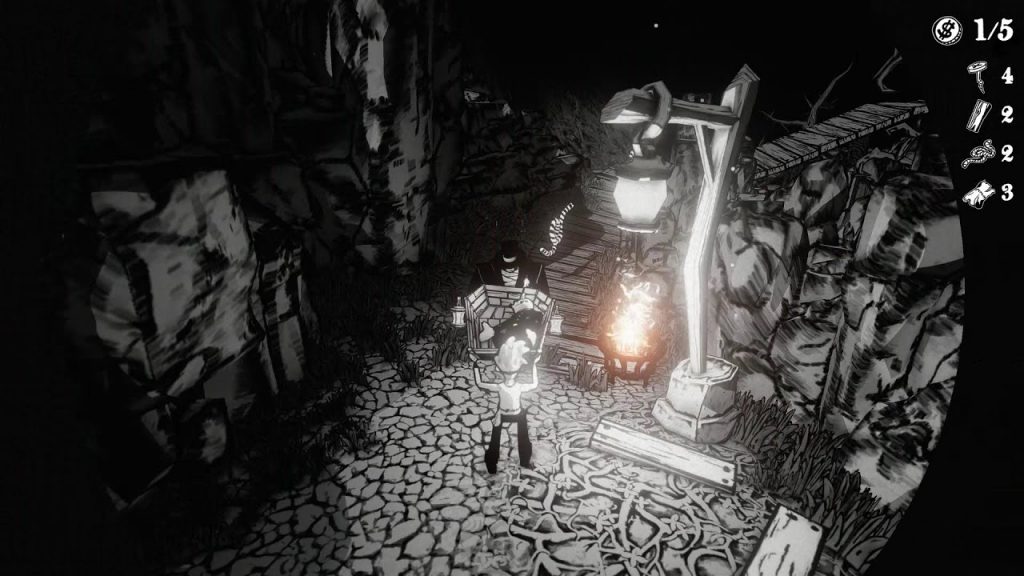Click the dollar coin collectible icon

pos(946,31)
